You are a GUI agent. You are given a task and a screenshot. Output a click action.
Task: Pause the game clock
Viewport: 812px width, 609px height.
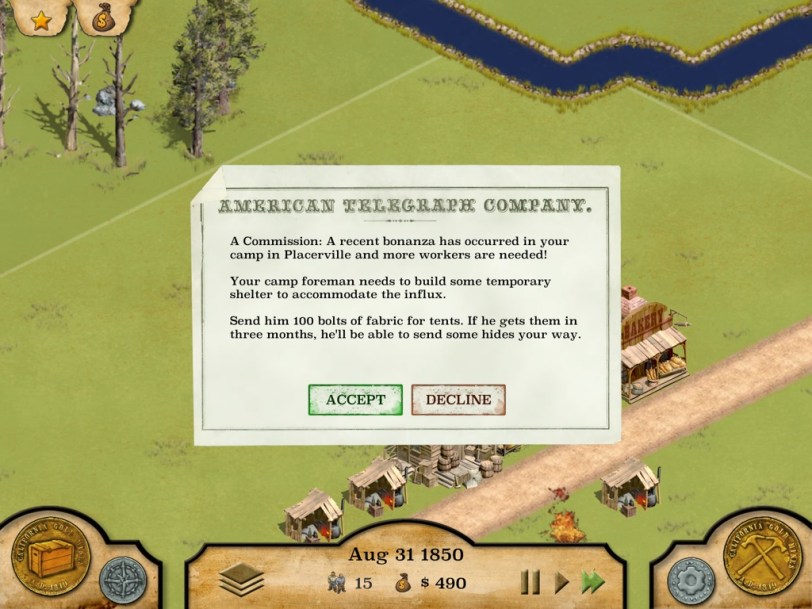click(x=530, y=582)
